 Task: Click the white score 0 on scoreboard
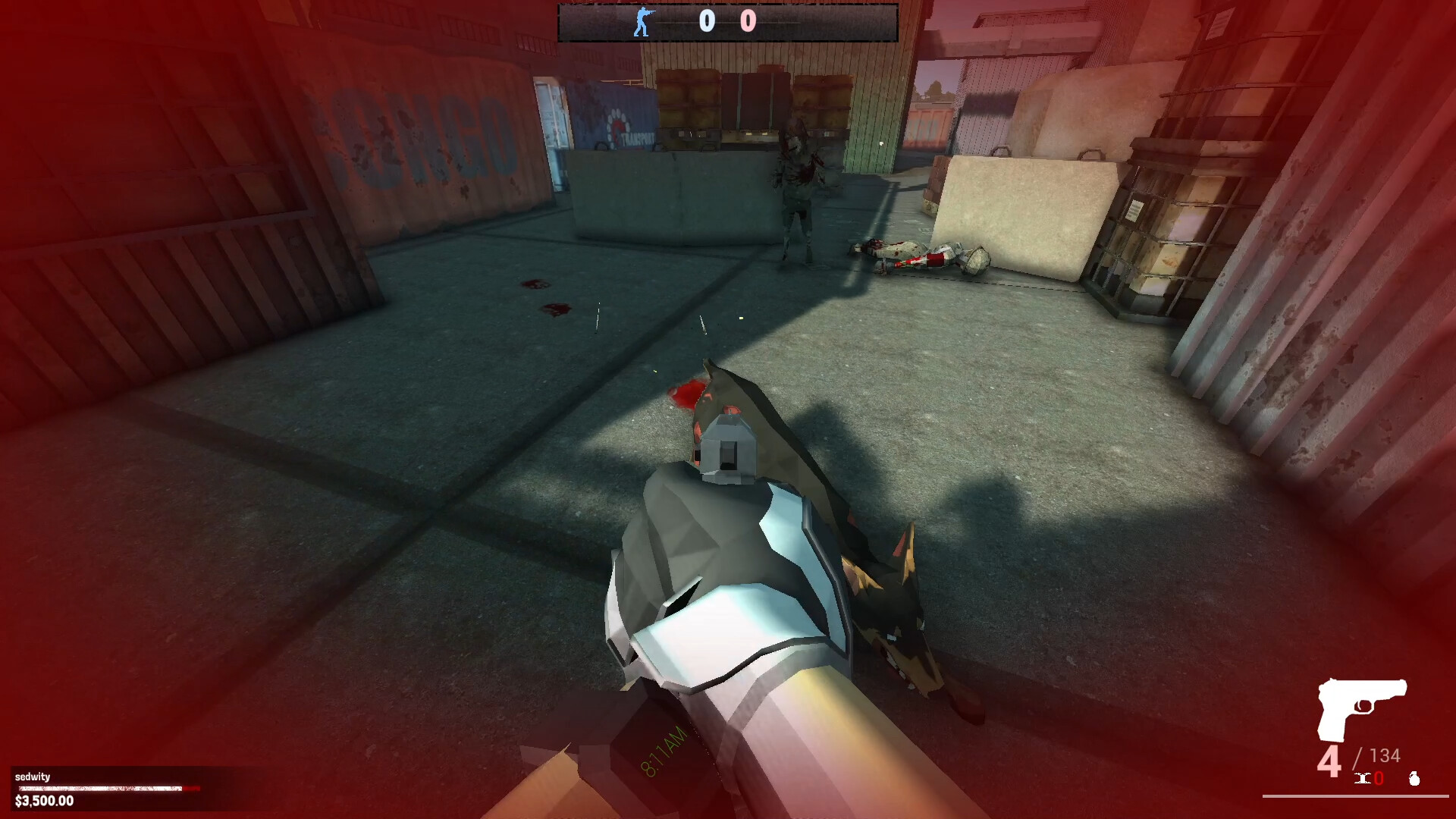coord(707,20)
